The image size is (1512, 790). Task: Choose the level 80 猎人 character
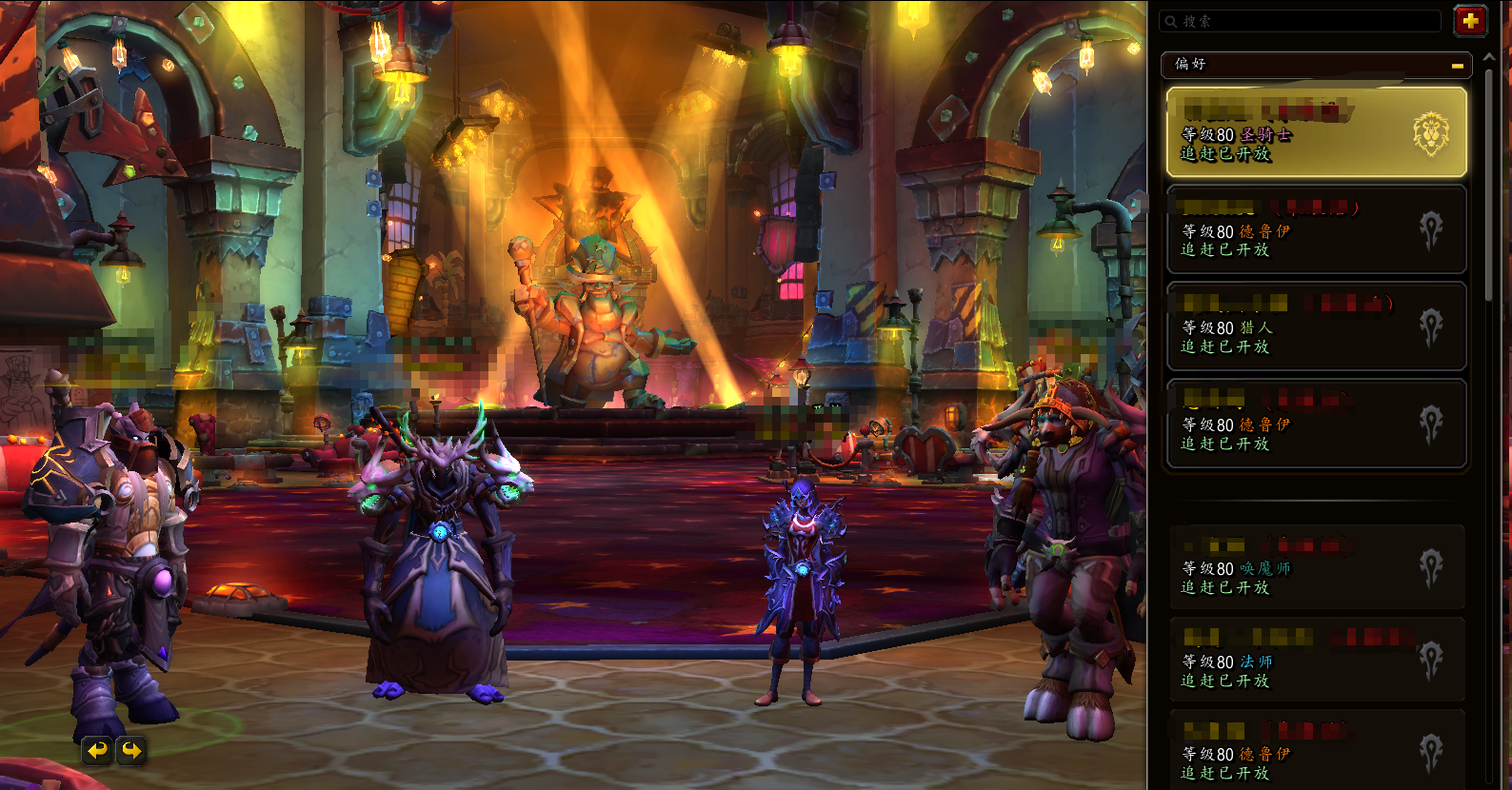(1316, 326)
